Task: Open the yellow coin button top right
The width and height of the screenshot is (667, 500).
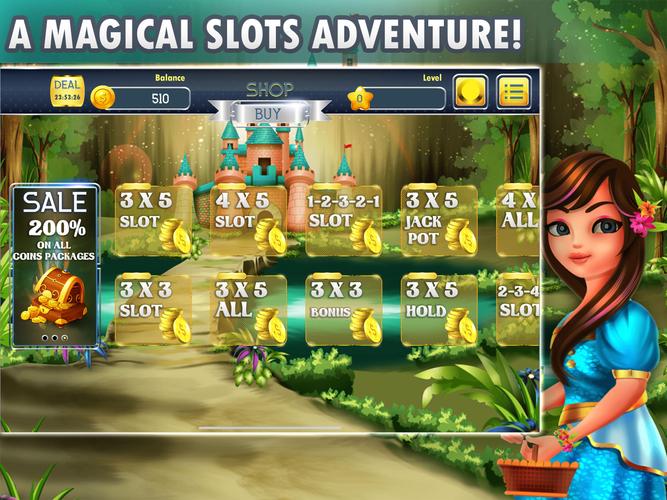Action: click(470, 91)
